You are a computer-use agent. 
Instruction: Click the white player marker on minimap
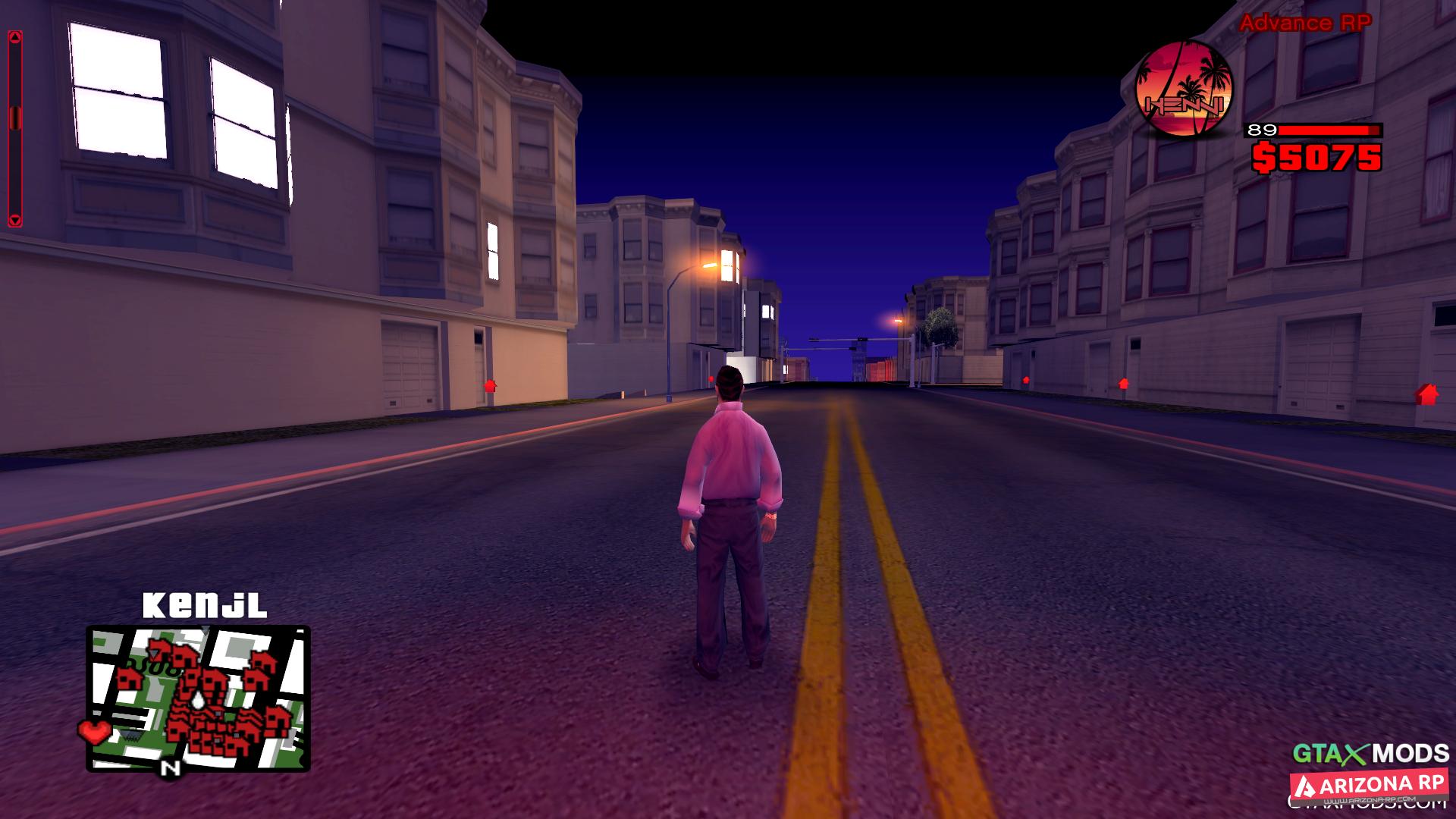[199, 700]
